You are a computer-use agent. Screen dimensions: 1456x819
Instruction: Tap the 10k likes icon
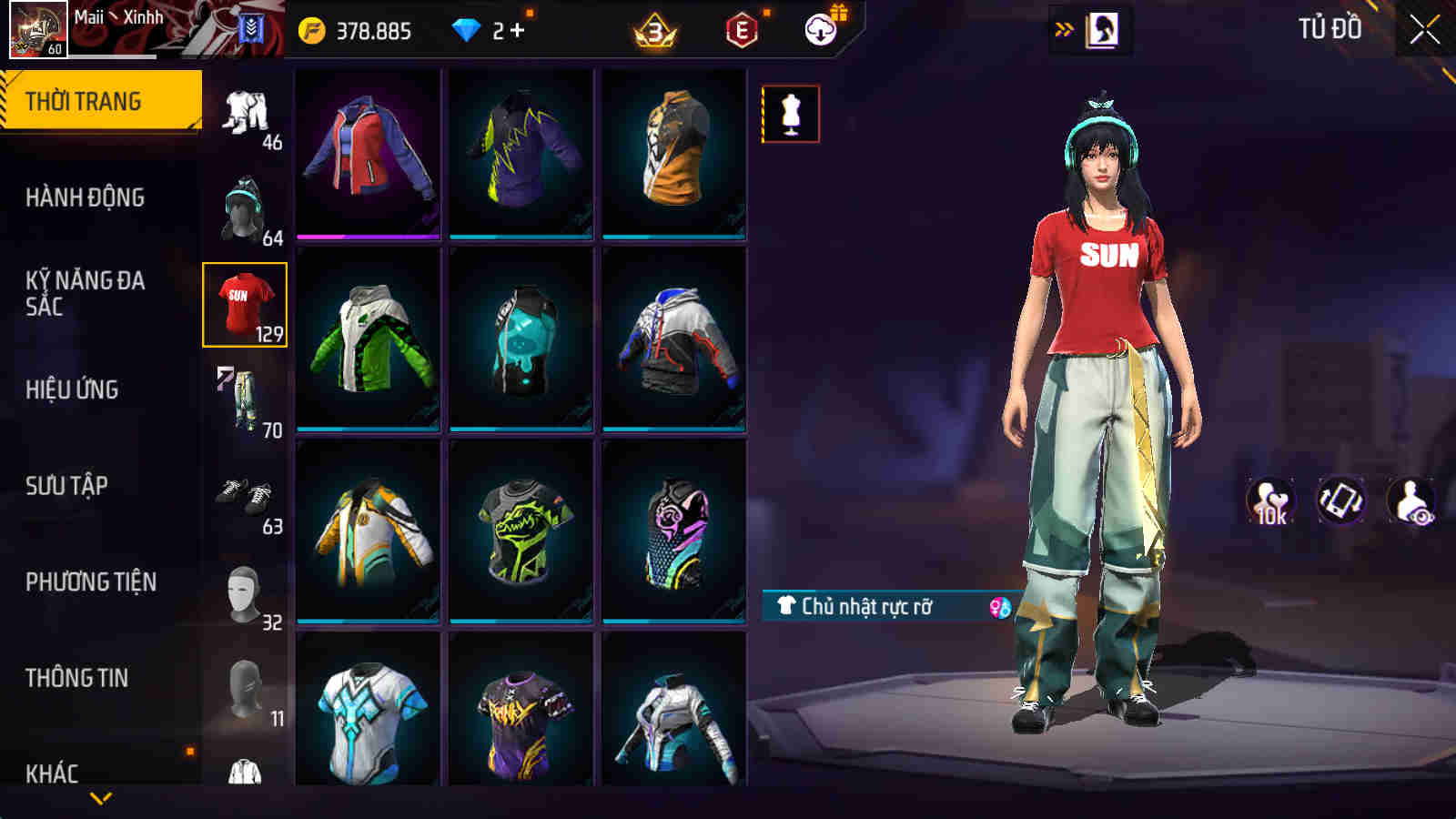pos(1271,499)
